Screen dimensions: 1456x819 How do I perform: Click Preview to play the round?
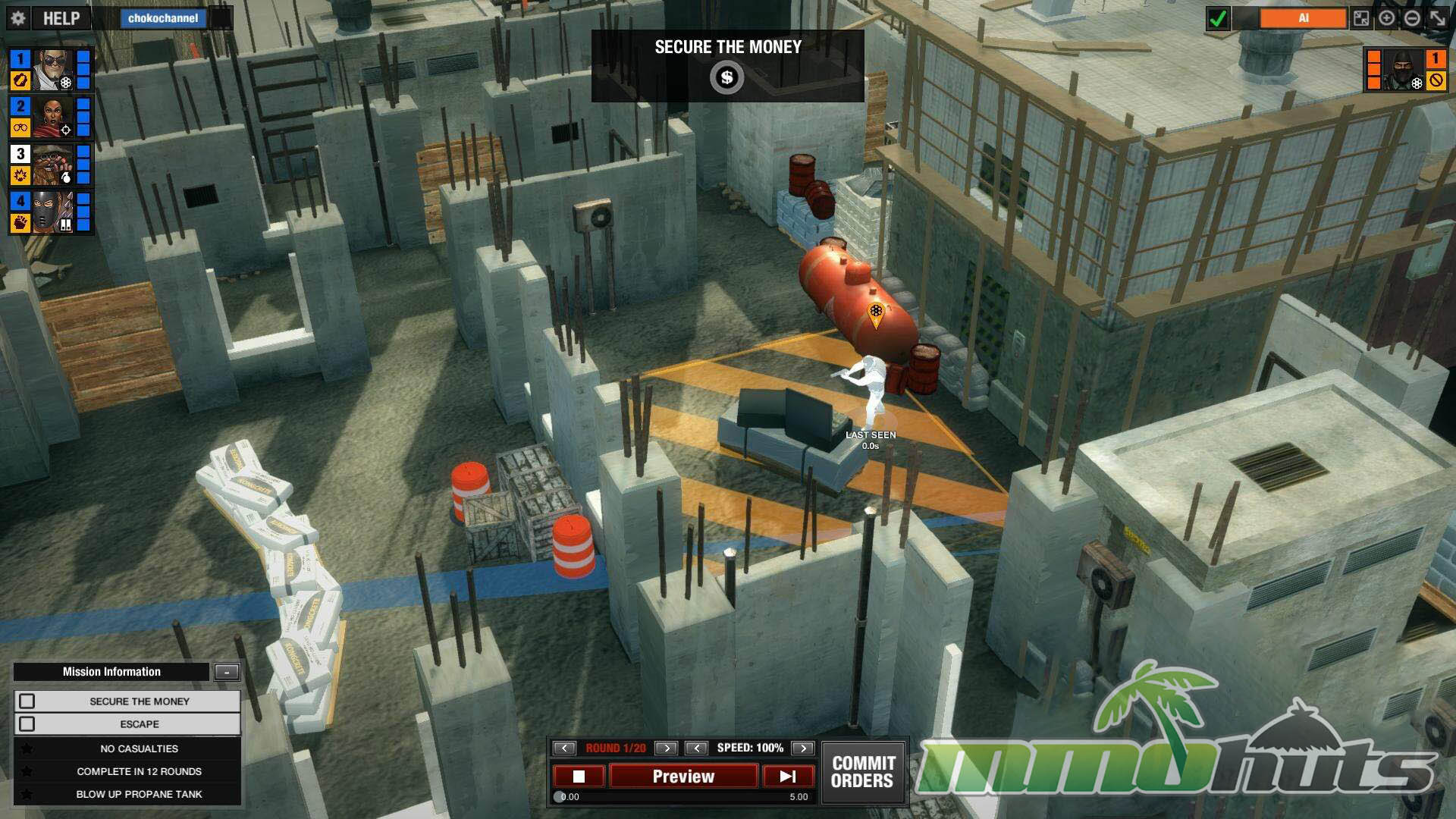683,776
